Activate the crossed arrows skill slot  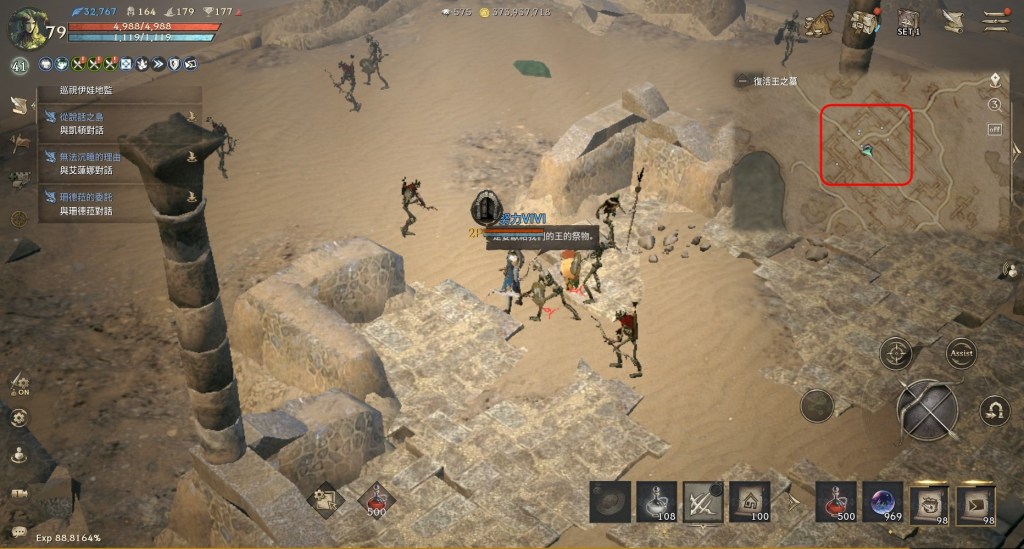pyautogui.click(x=703, y=501)
